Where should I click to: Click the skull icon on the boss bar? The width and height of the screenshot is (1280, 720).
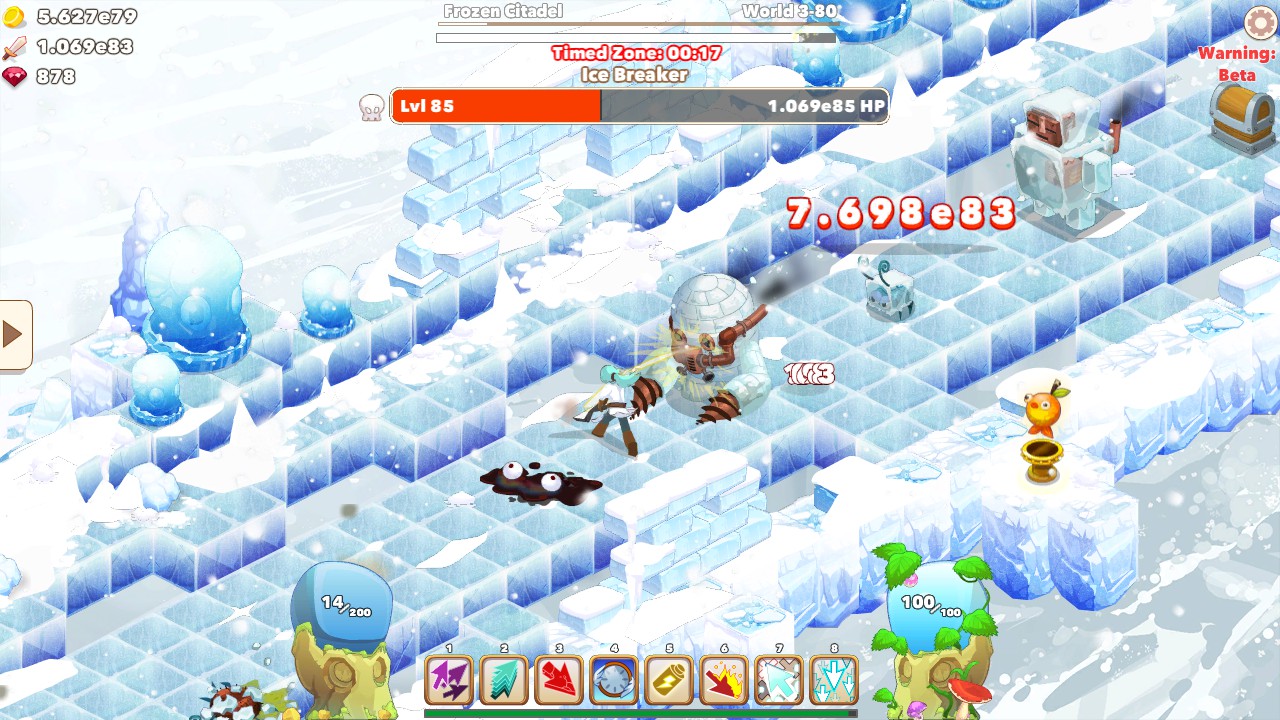(369, 105)
